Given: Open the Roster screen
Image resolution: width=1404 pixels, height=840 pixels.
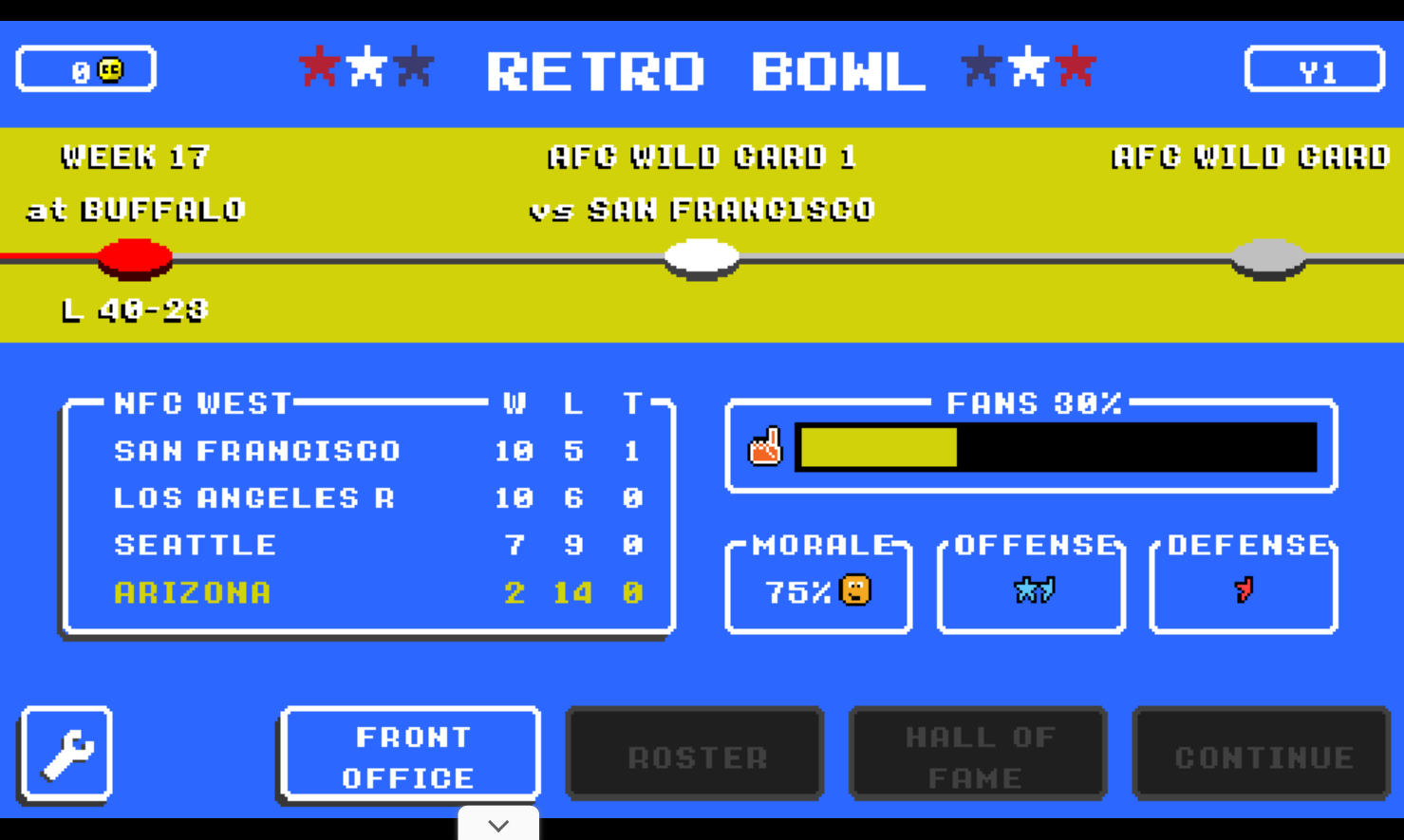Looking at the screenshot, I should pyautogui.click(x=694, y=753).
